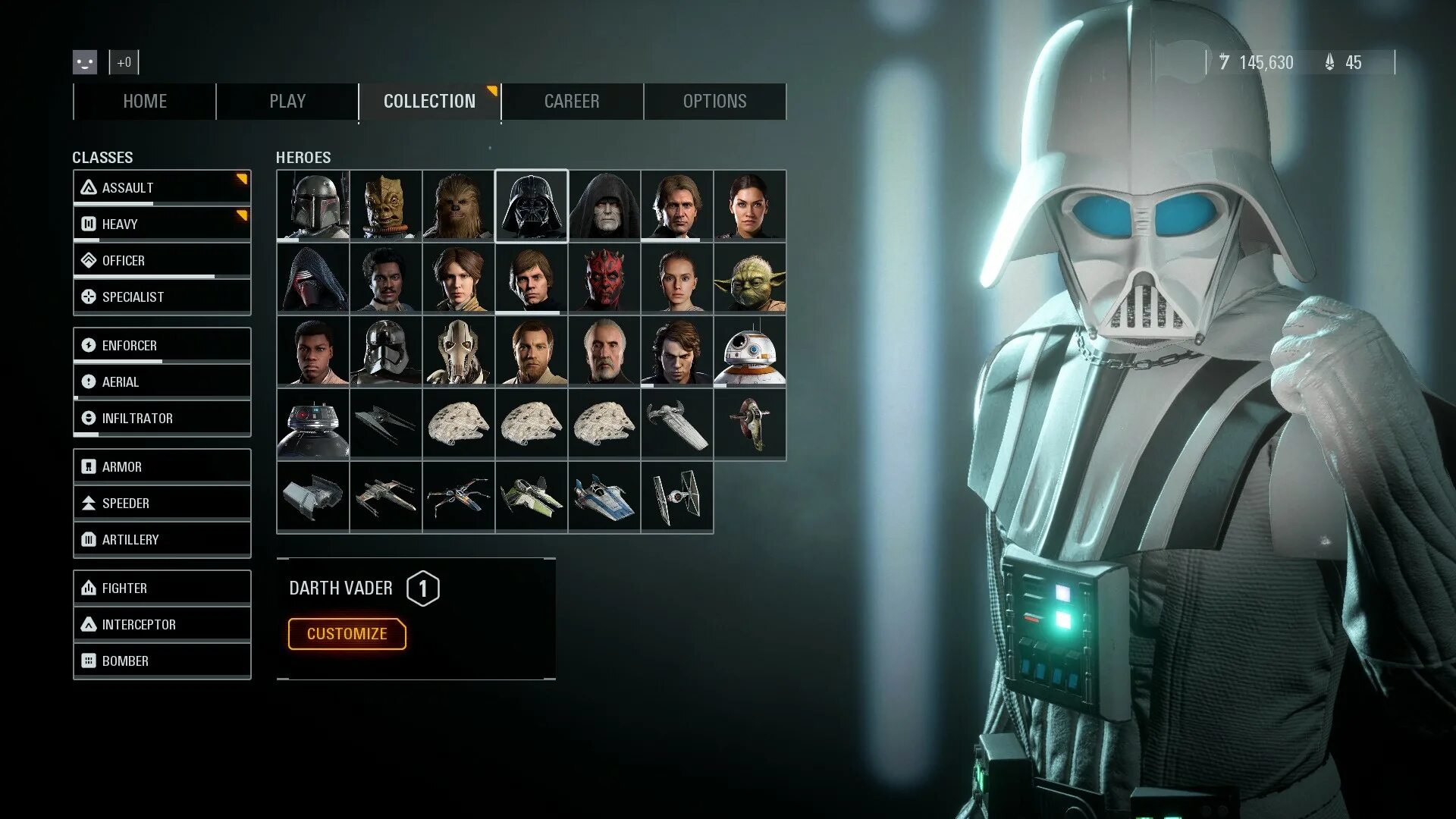Click the player avatar smiley icon

point(85,62)
